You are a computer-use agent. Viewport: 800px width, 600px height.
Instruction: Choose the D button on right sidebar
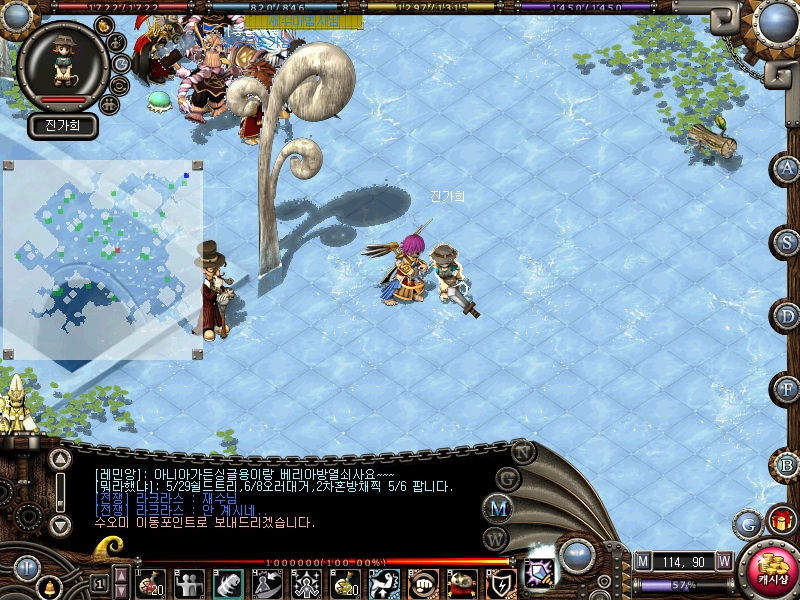788,316
